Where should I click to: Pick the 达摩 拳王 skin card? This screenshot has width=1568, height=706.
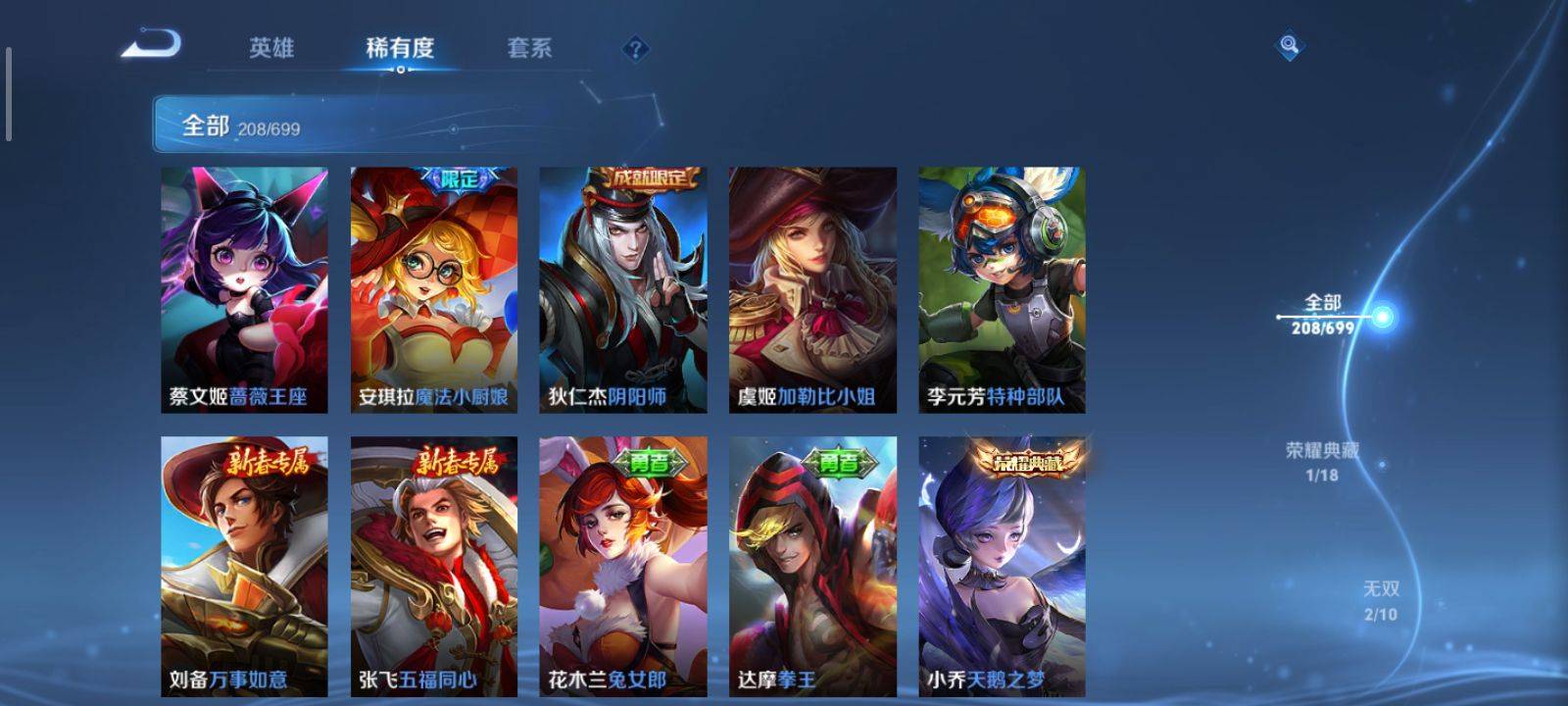[x=812, y=567]
